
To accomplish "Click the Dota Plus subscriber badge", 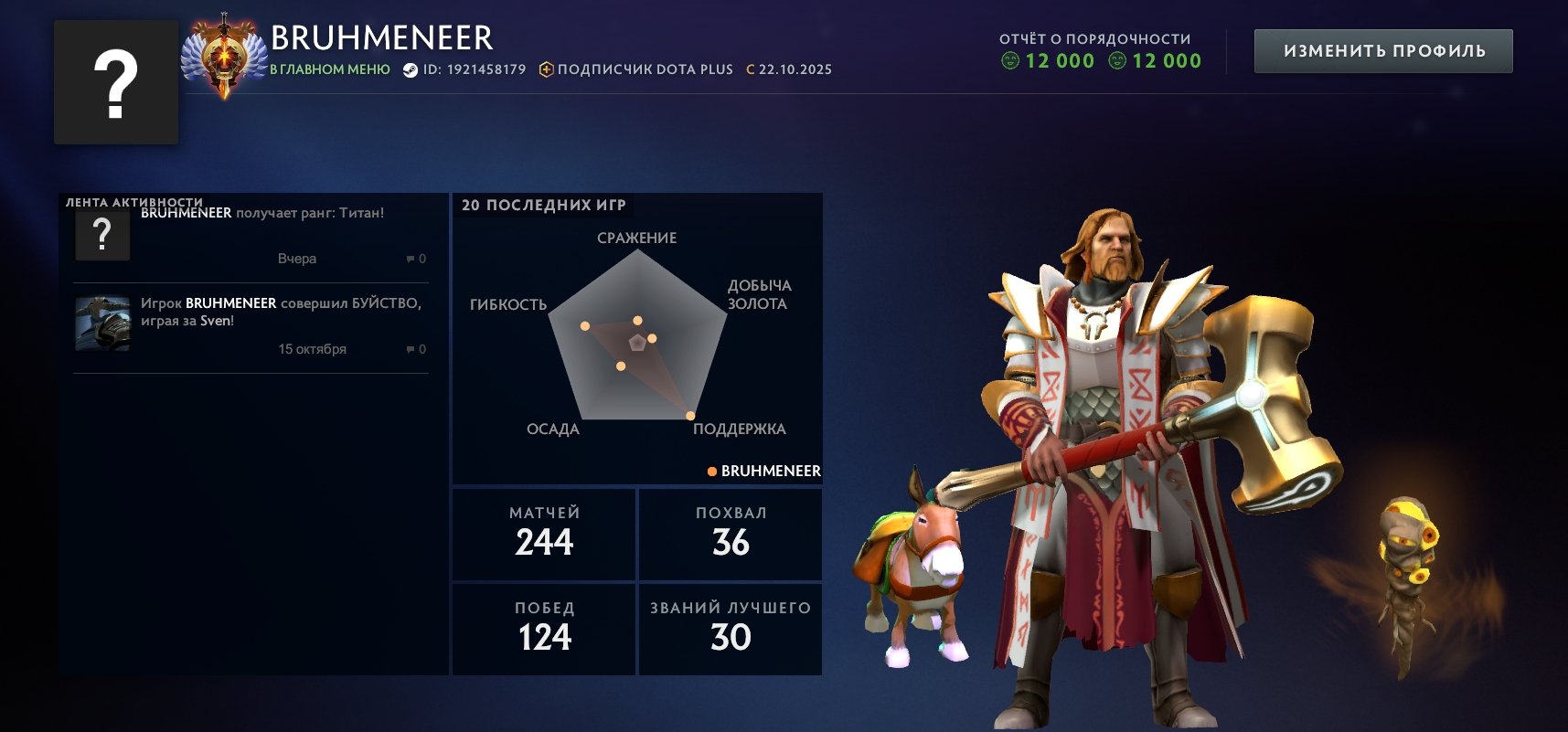I will (636, 69).
